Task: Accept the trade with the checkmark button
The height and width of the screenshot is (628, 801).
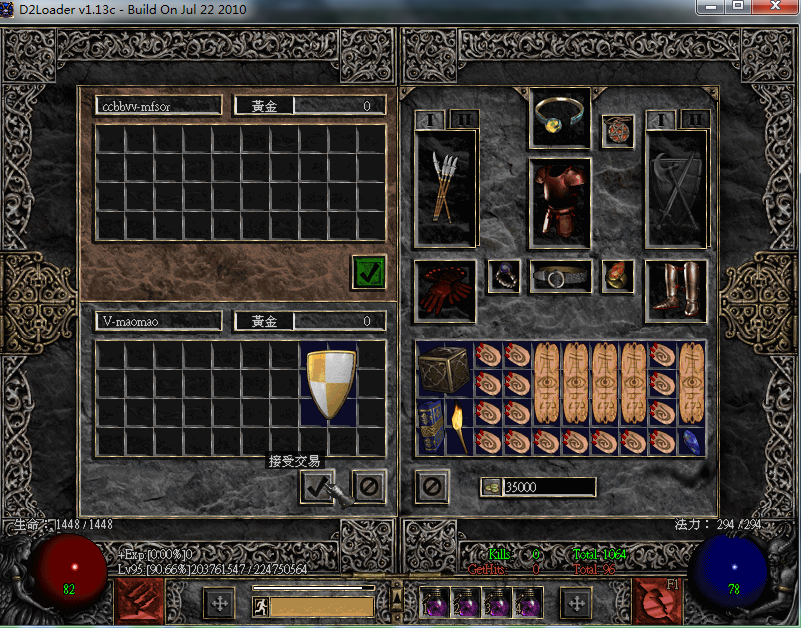Action: (317, 487)
